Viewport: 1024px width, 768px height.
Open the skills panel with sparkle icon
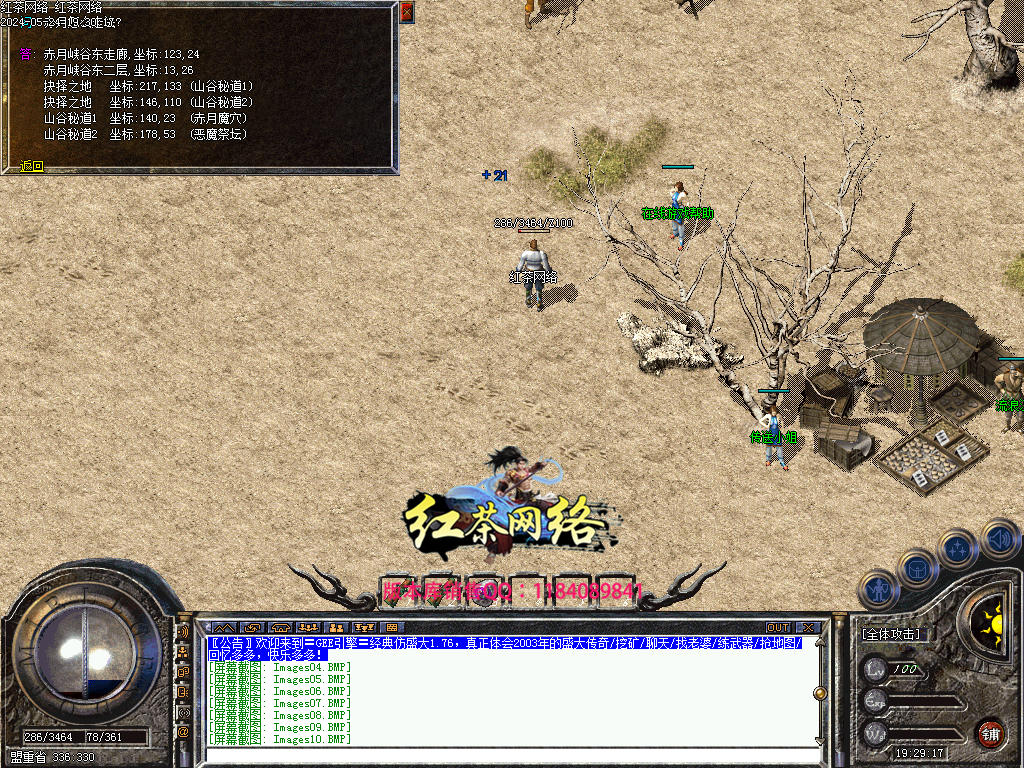(957, 548)
